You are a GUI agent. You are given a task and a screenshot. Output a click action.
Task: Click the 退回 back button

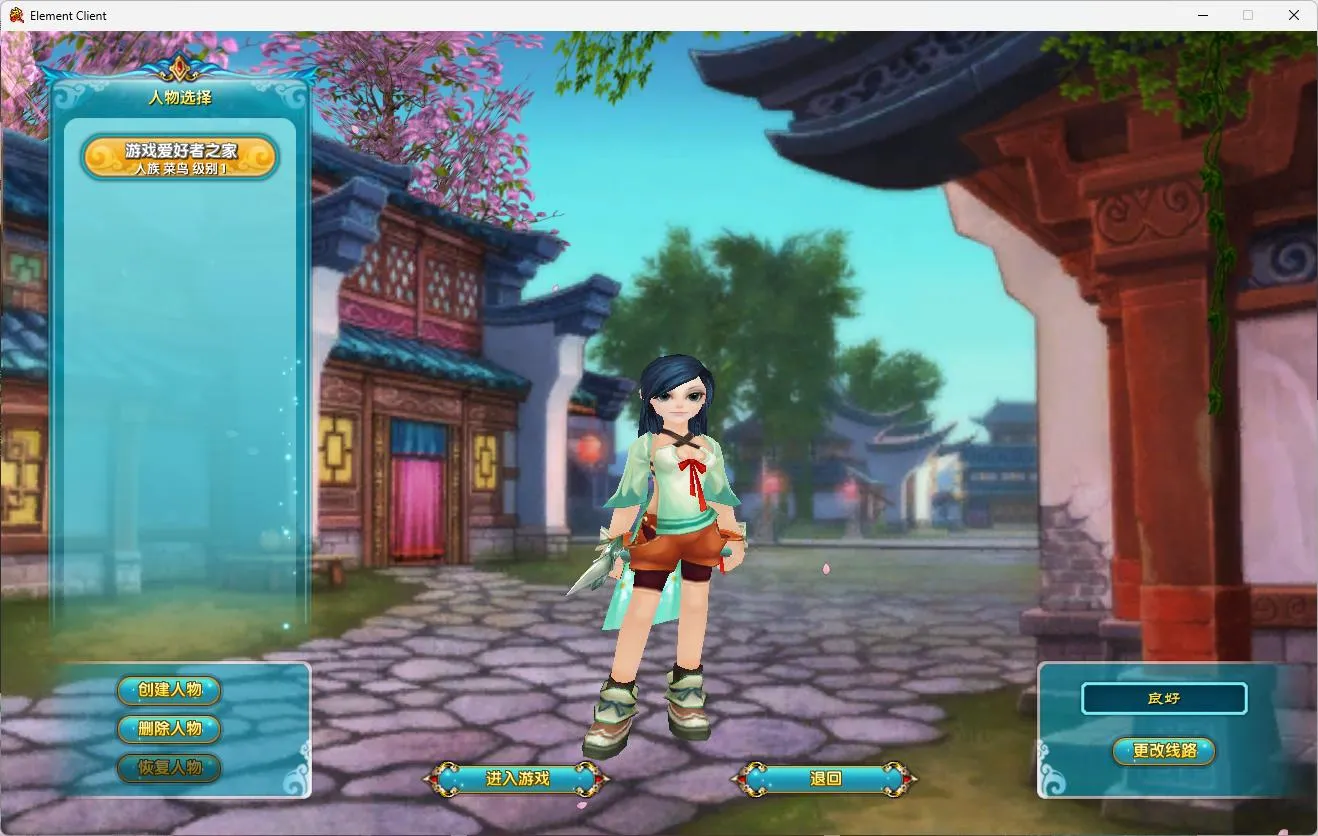825,778
